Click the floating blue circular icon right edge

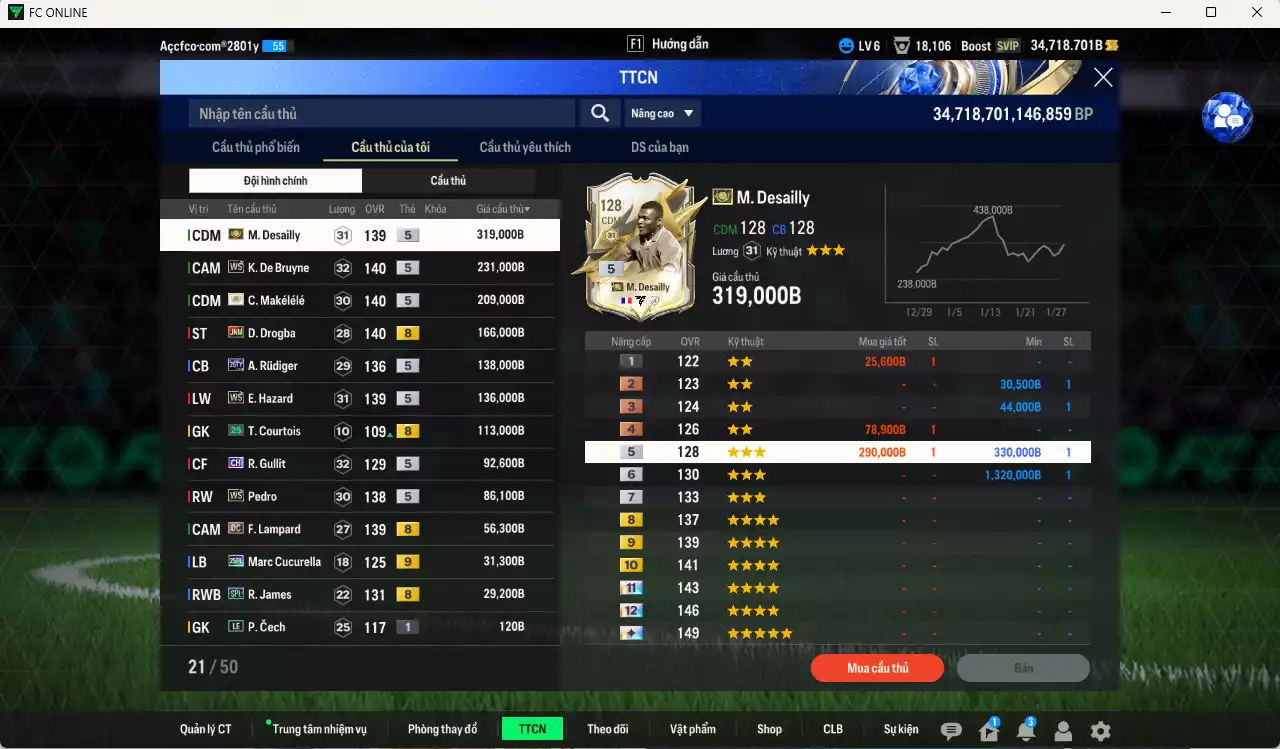coord(1227,117)
